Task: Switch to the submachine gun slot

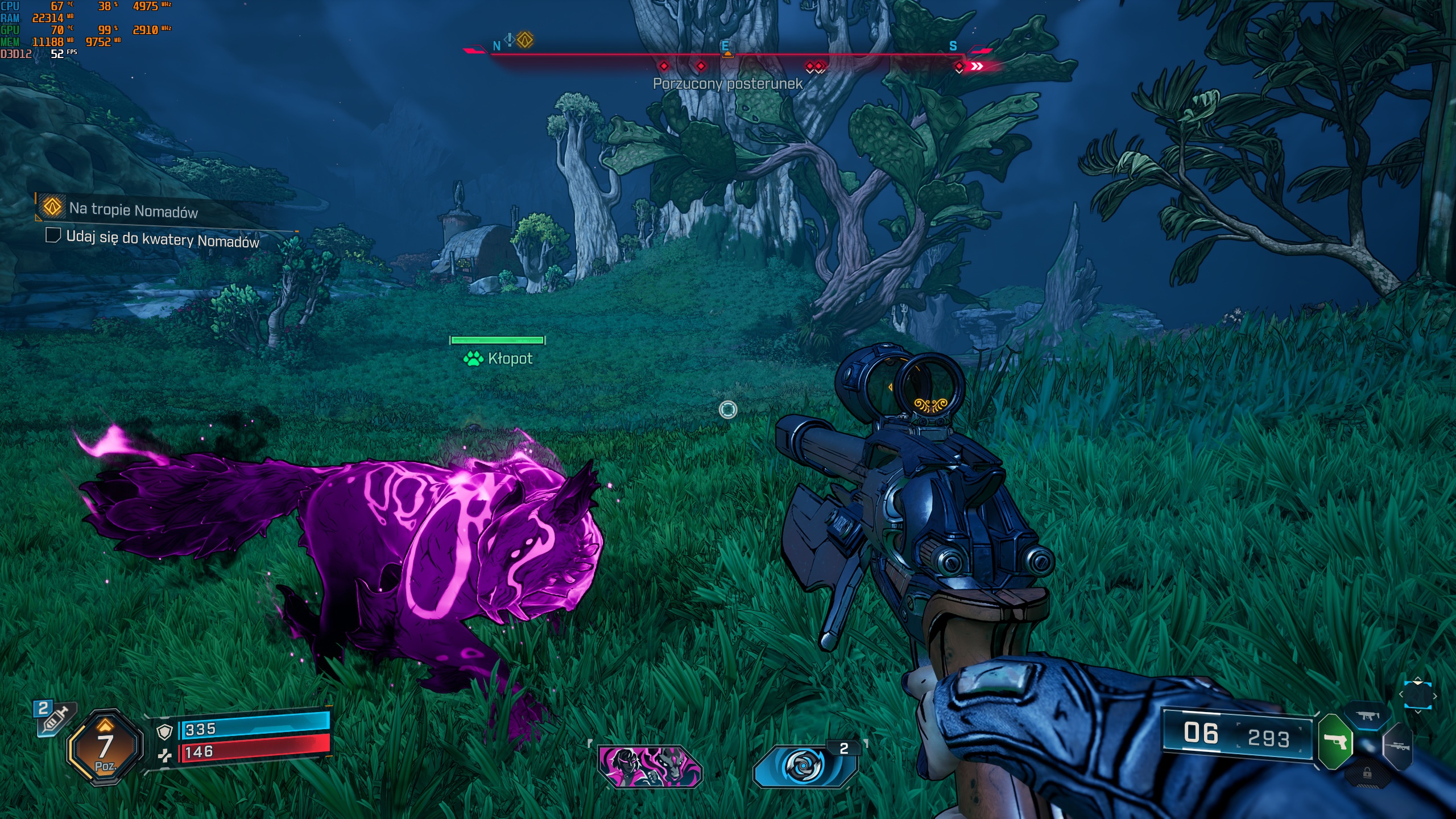Action: point(1367,717)
